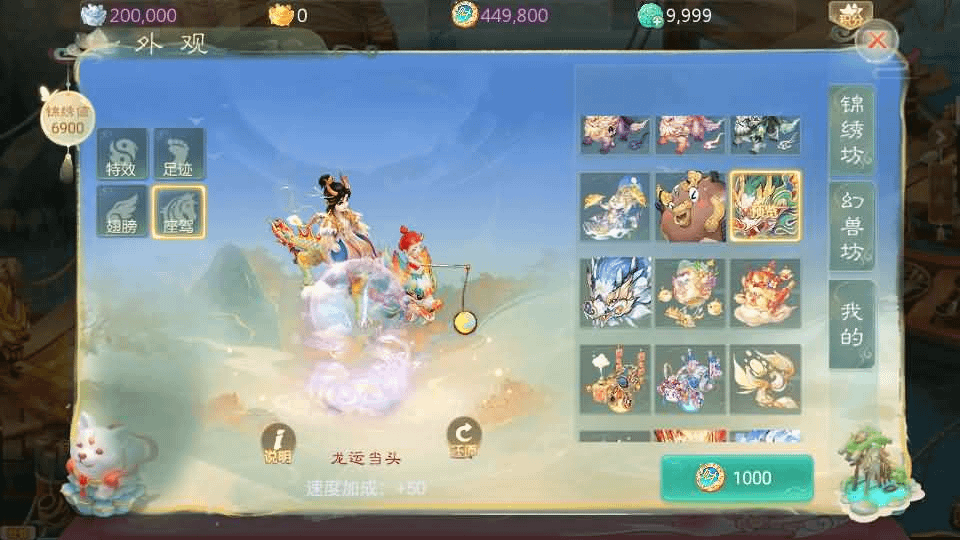Open the 说明 info button

(x=277, y=442)
